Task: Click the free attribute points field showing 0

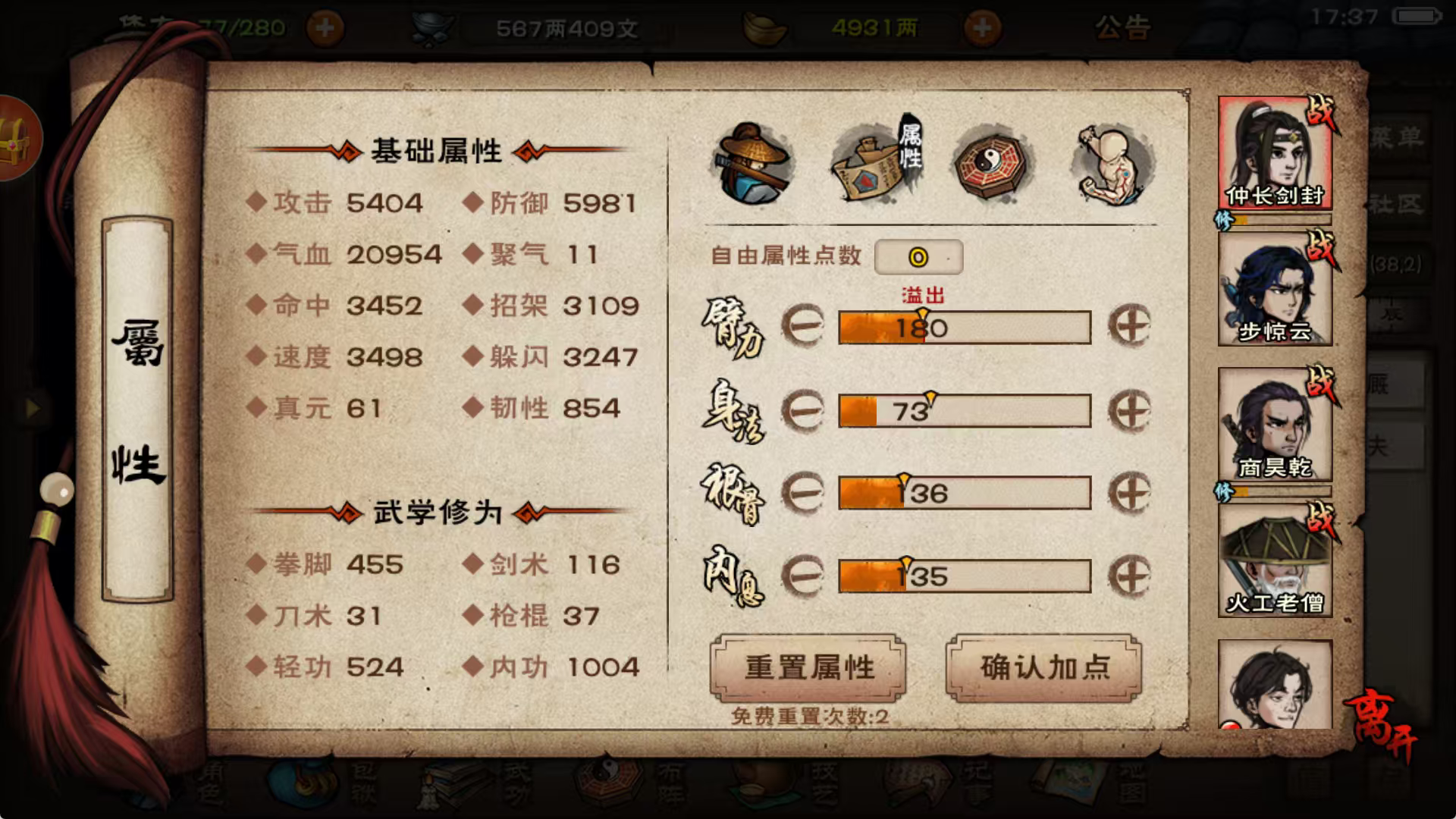Action: [x=919, y=258]
